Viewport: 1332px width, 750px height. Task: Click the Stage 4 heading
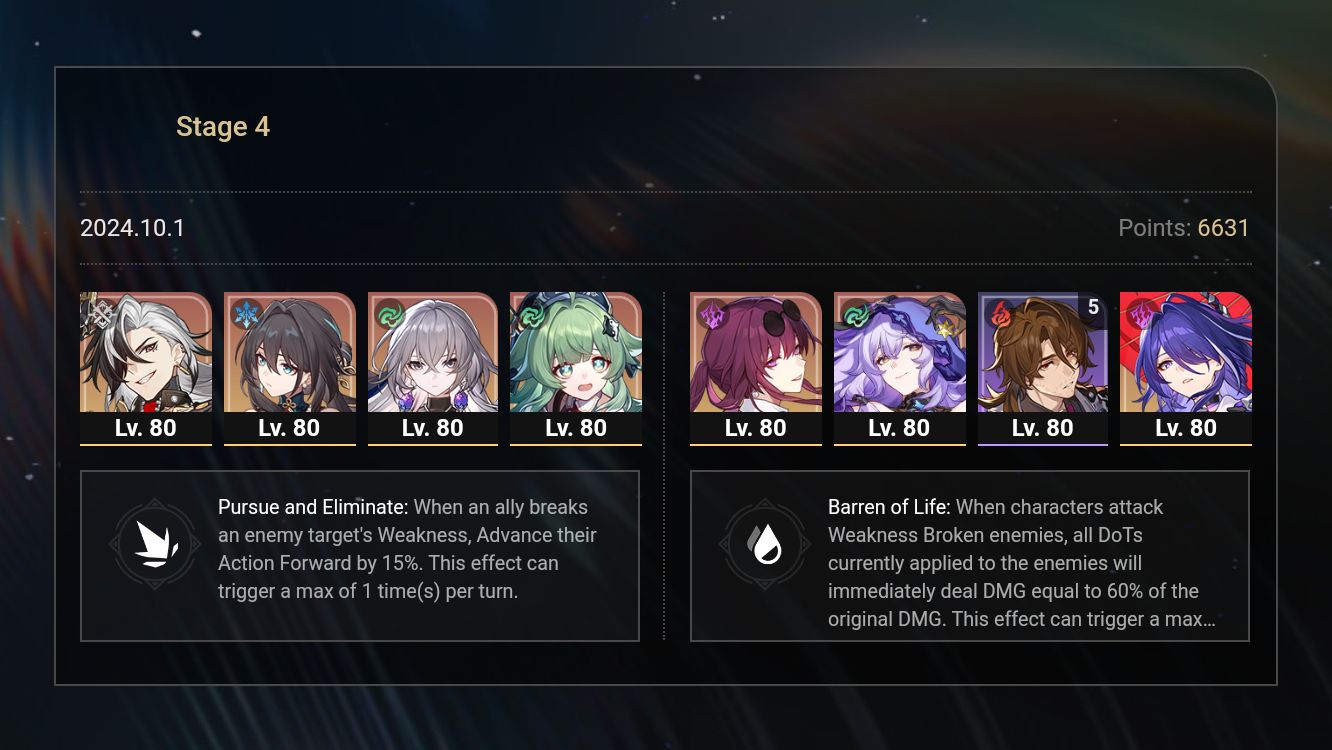coord(223,126)
